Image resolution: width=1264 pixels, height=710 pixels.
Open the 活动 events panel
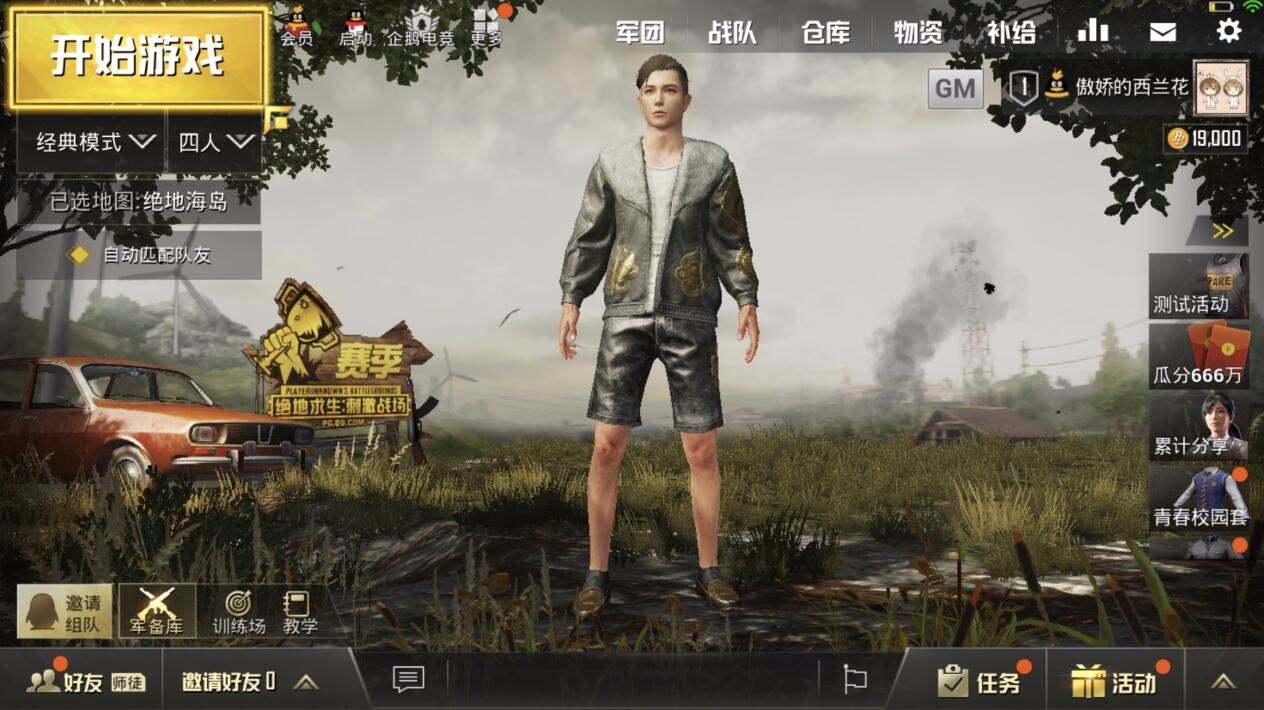1115,681
